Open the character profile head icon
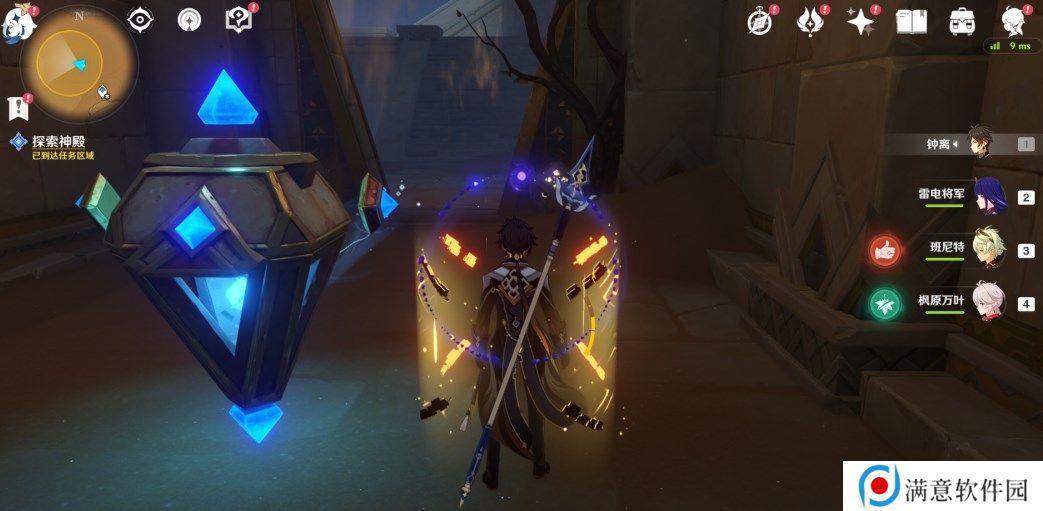Image resolution: width=1043 pixels, height=511 pixels. tap(1014, 22)
